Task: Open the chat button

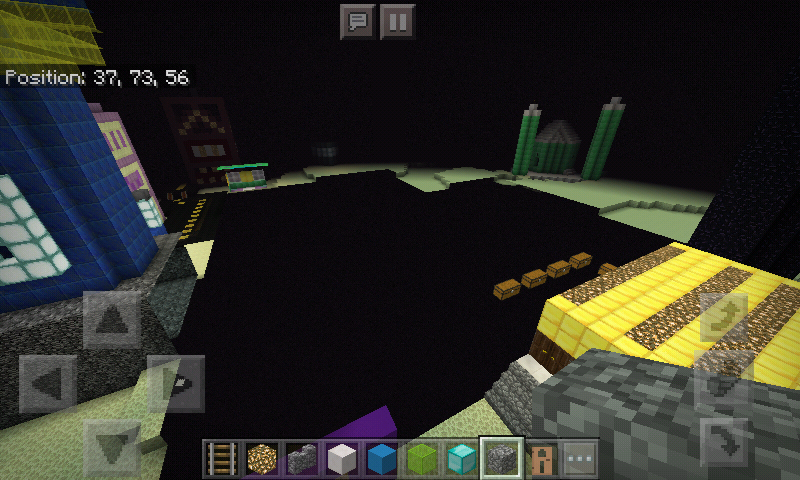Action: (357, 21)
